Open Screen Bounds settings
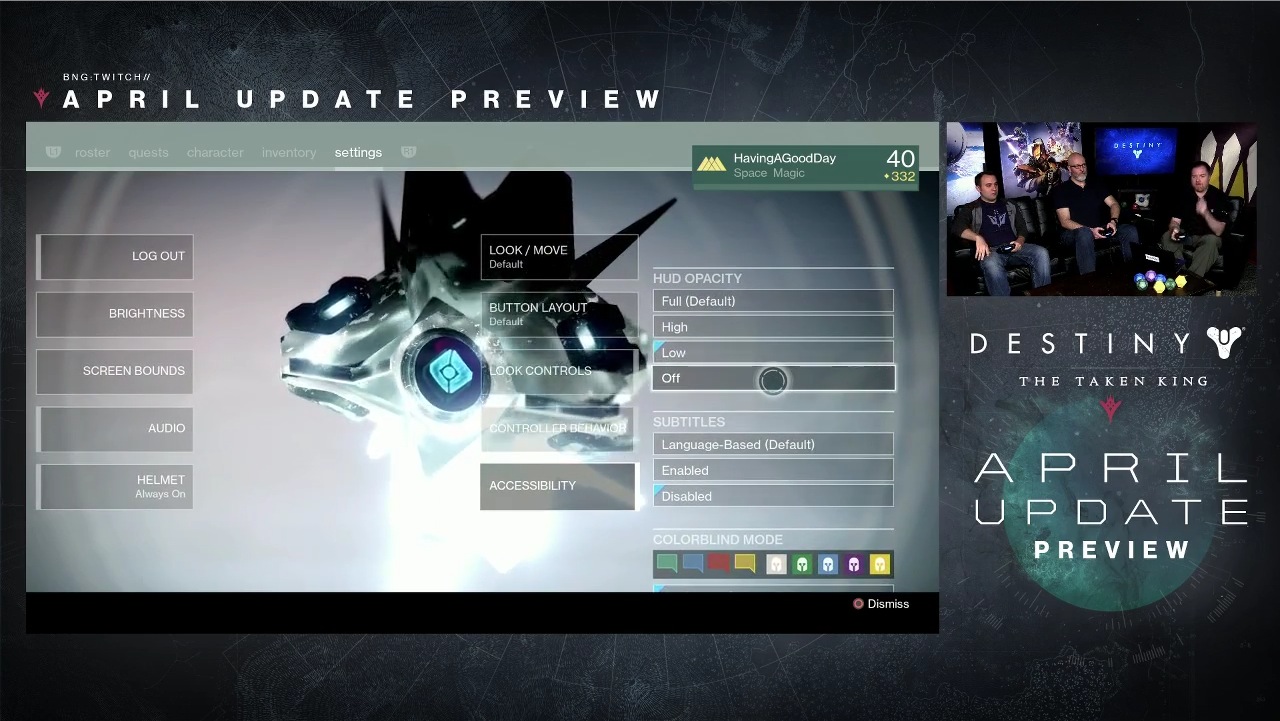This screenshot has width=1280, height=721. tap(115, 371)
